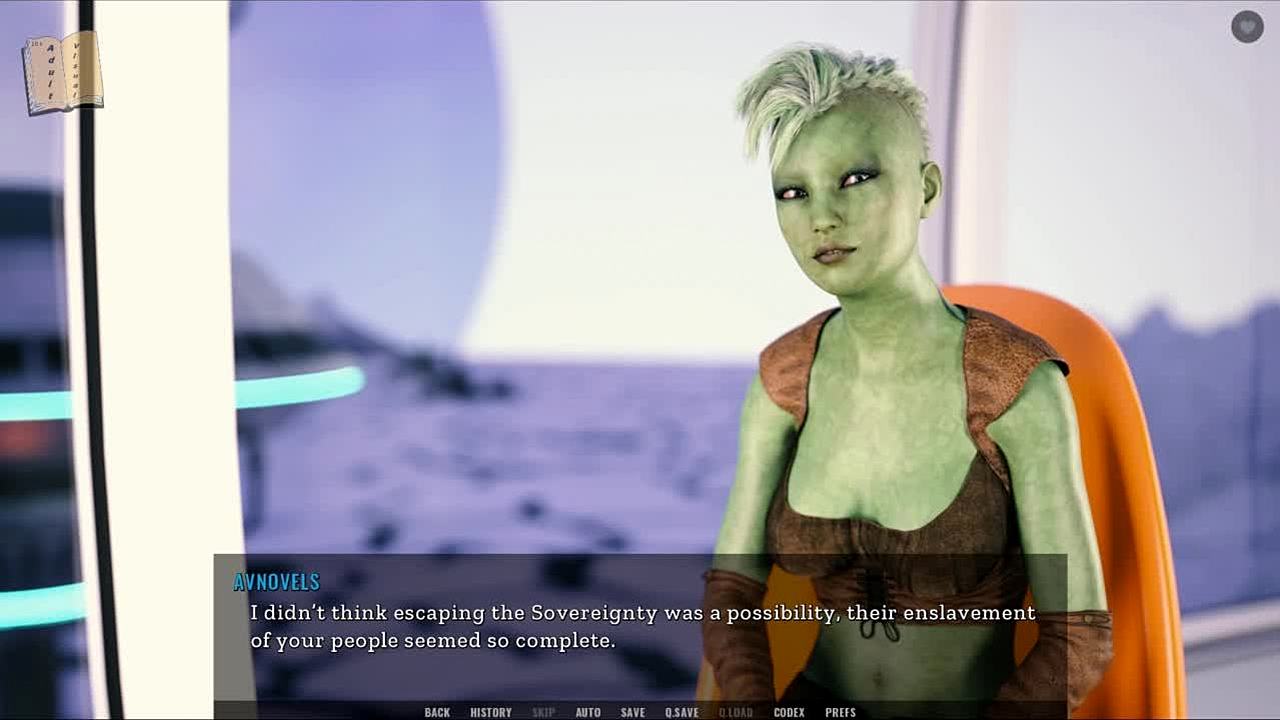Click the heart icon in the corner
The image size is (1280, 720).
click(1247, 27)
